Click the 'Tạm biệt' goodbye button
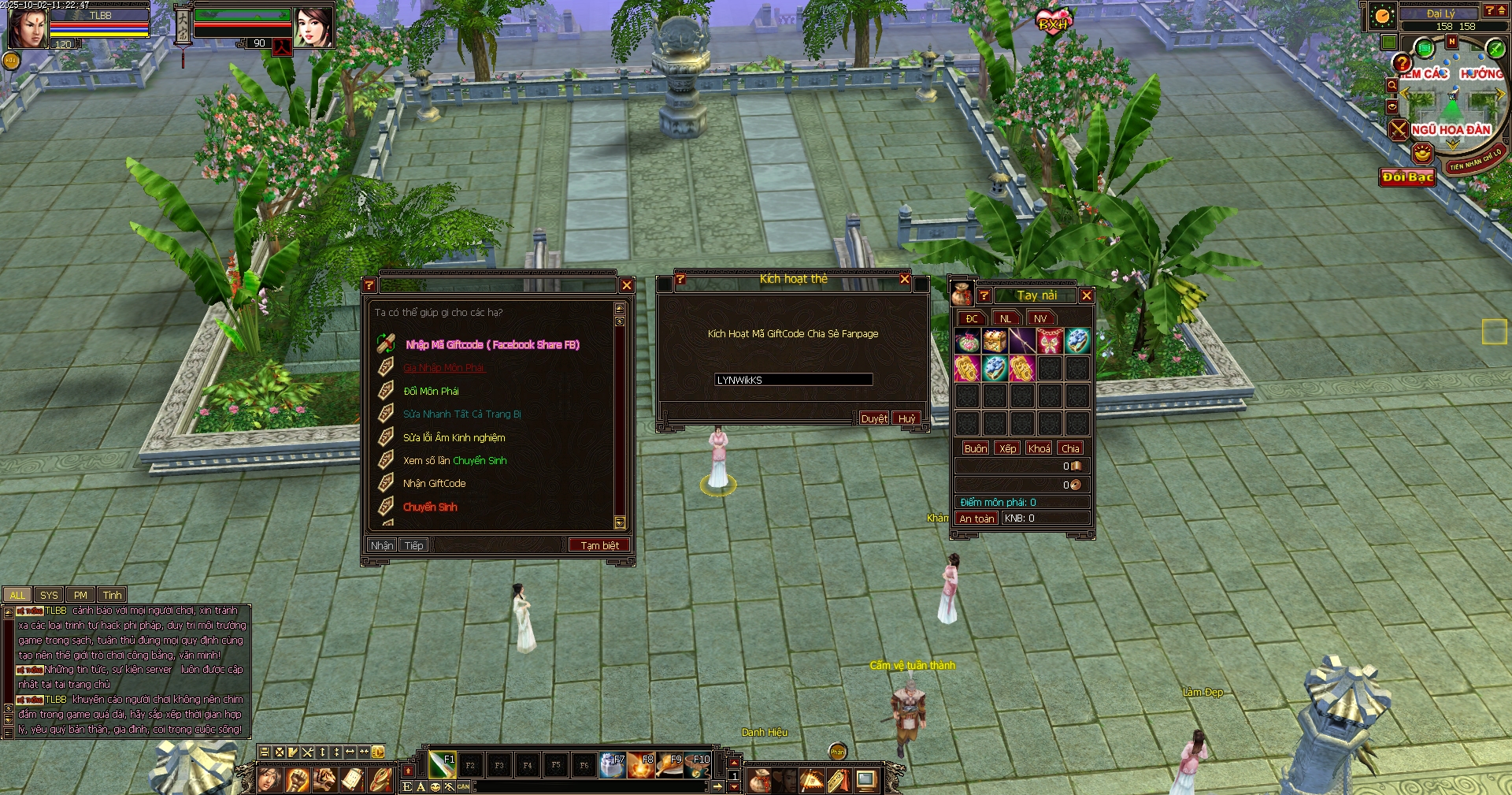 [x=599, y=545]
